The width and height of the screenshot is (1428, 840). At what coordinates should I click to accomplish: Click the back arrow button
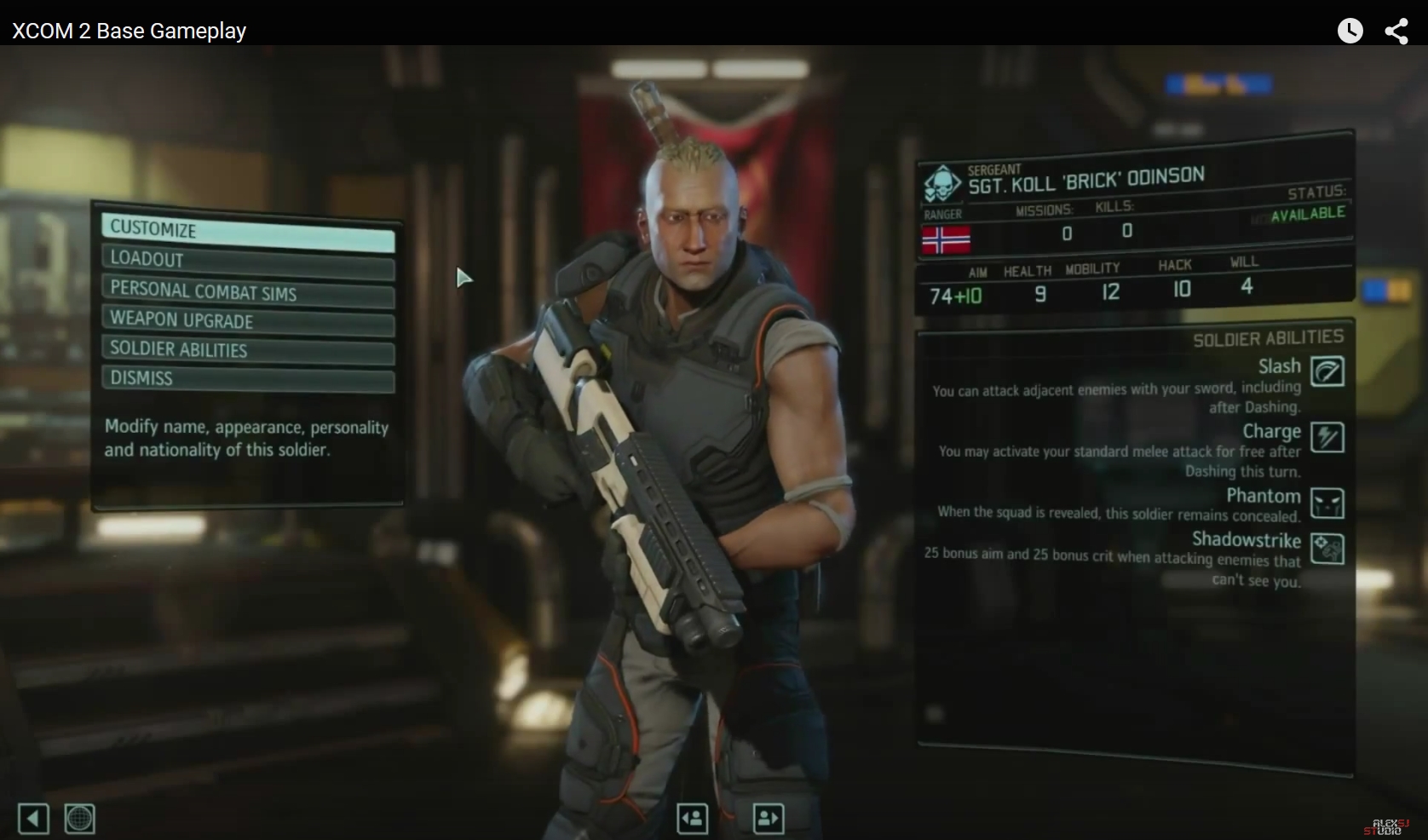pos(33,820)
